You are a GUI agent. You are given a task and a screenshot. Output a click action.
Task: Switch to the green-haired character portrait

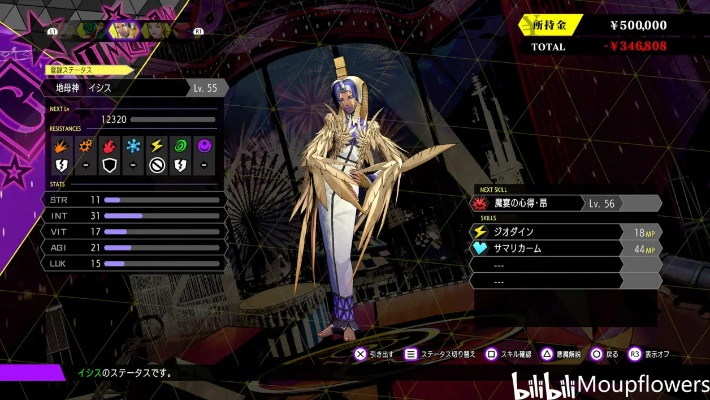[x=88, y=30]
